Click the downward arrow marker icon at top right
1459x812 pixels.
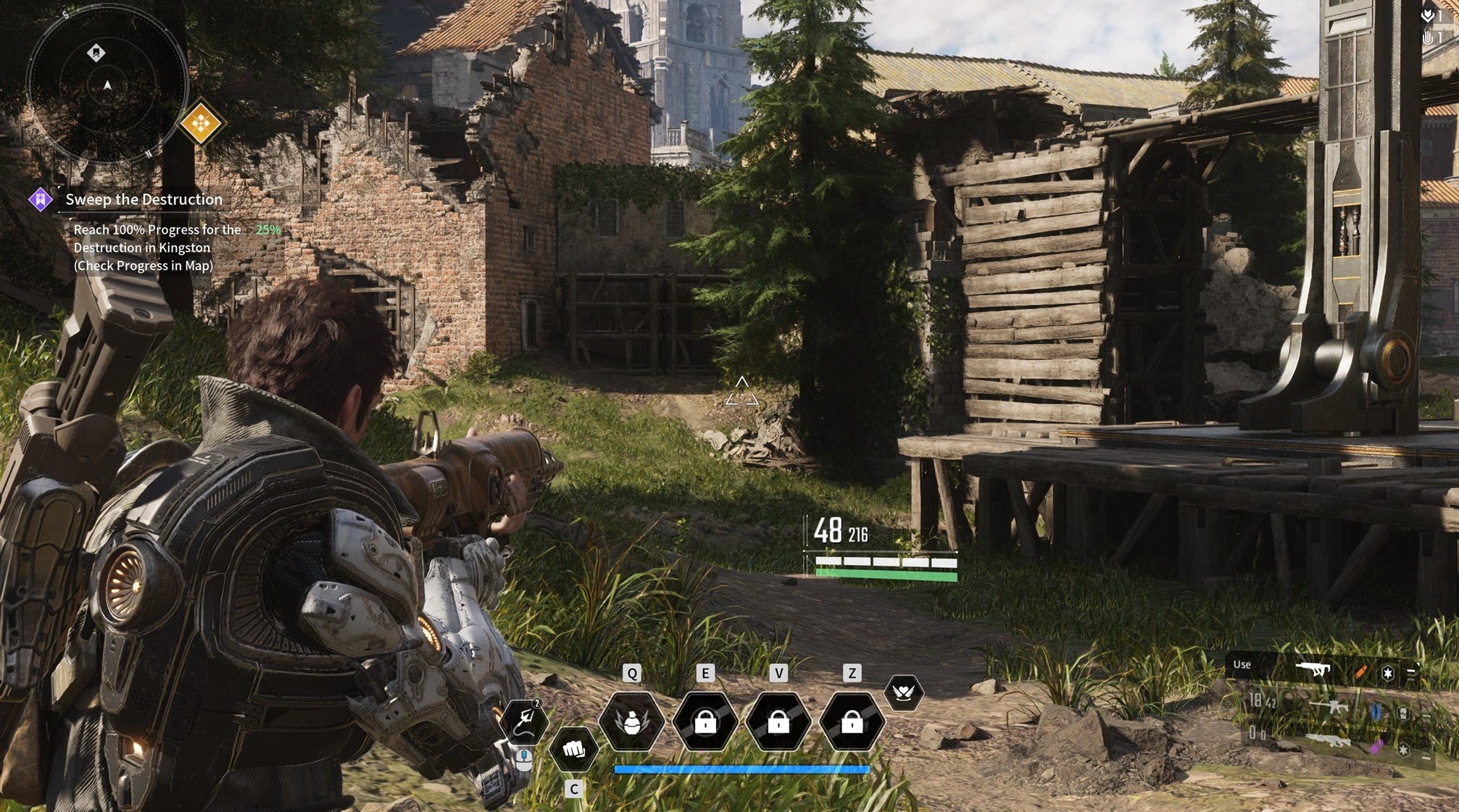coord(1427,16)
